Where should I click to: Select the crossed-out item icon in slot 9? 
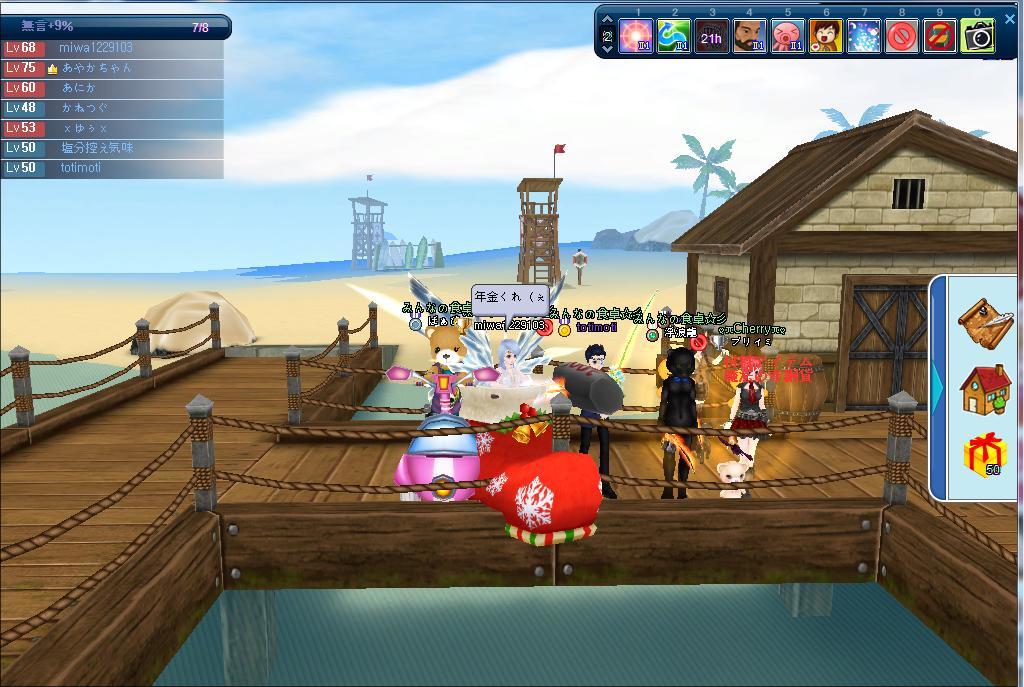[939, 37]
